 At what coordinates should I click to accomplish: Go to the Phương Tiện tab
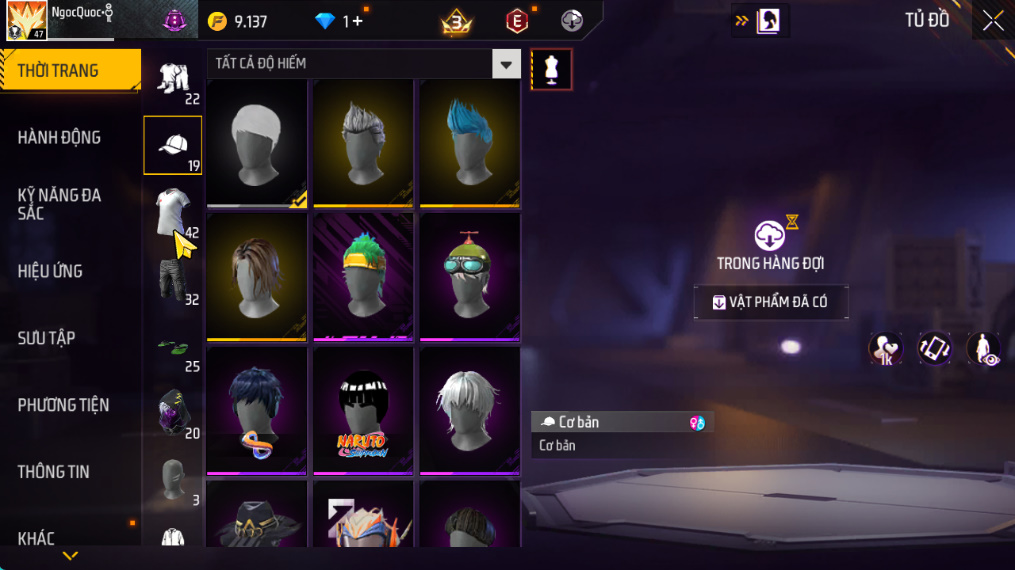[63, 405]
